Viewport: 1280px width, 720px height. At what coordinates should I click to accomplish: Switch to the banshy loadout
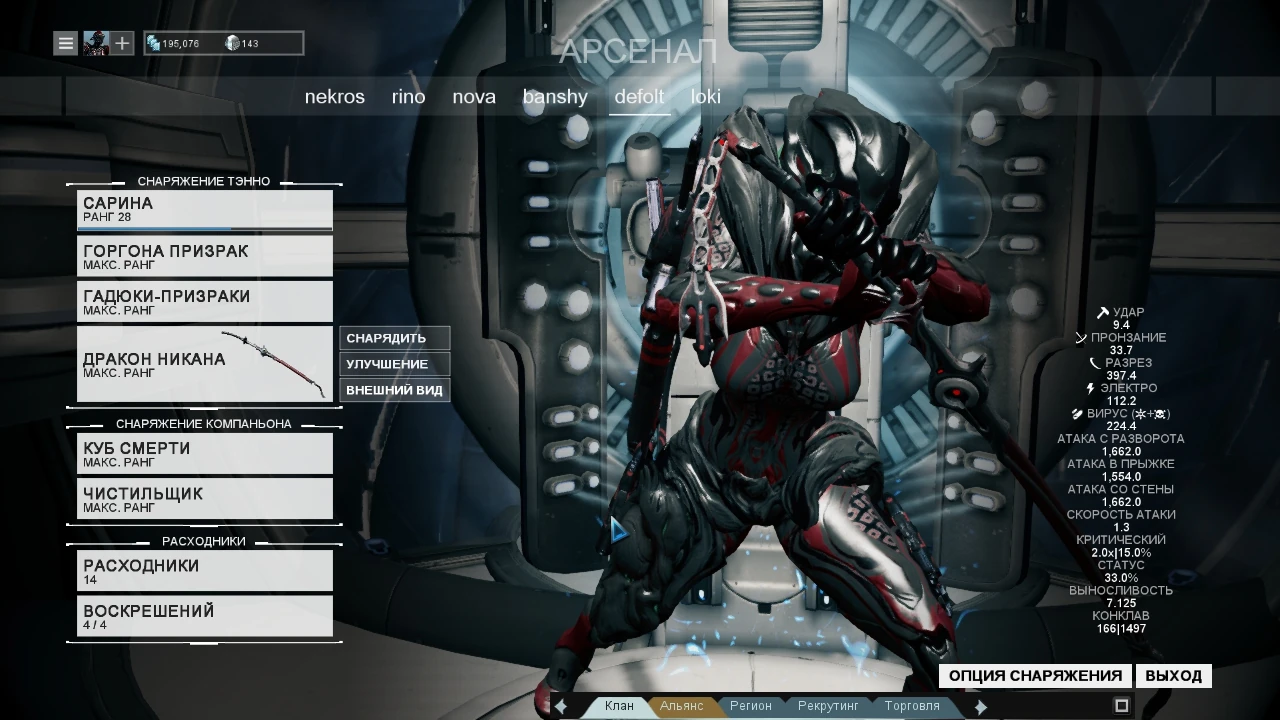pyautogui.click(x=555, y=97)
